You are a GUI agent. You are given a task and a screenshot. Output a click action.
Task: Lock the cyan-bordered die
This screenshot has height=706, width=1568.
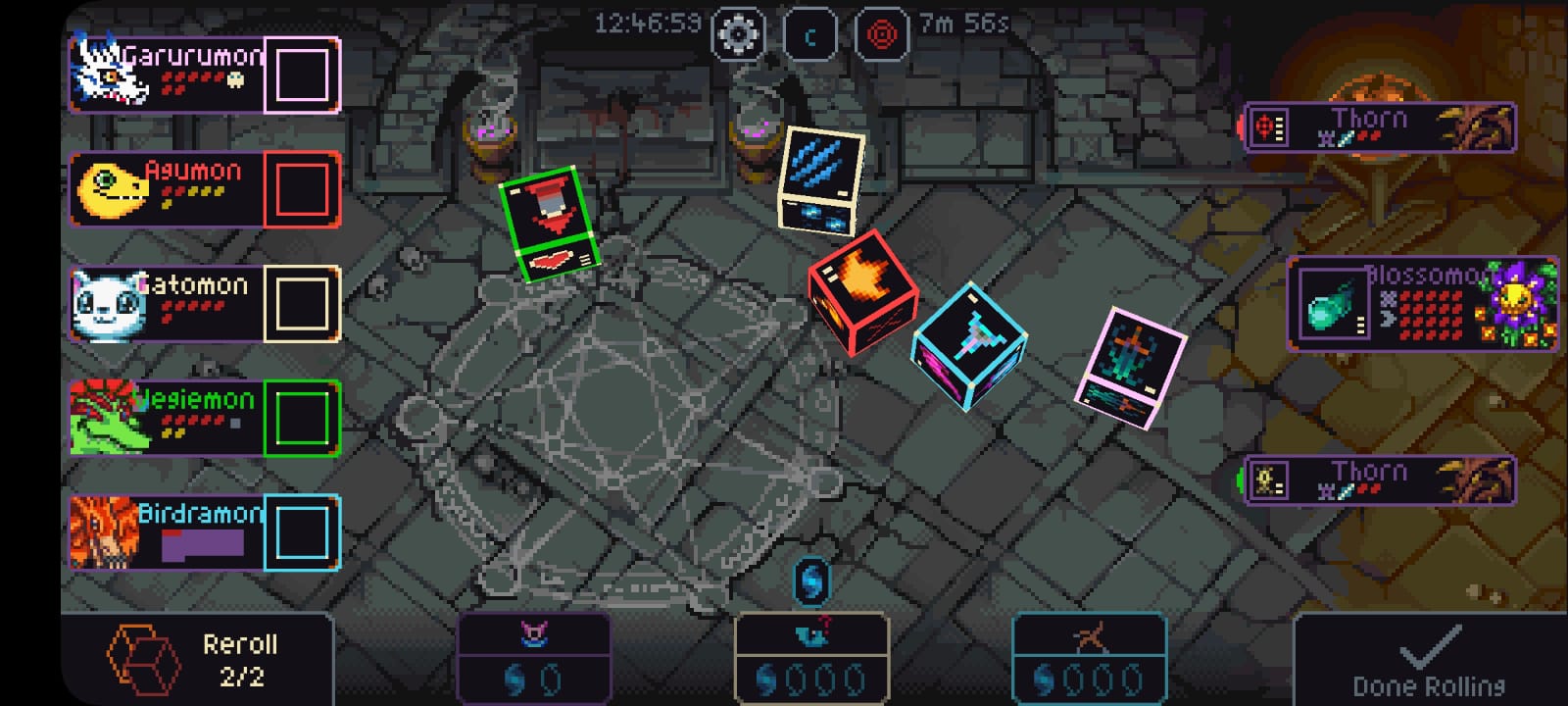969,345
